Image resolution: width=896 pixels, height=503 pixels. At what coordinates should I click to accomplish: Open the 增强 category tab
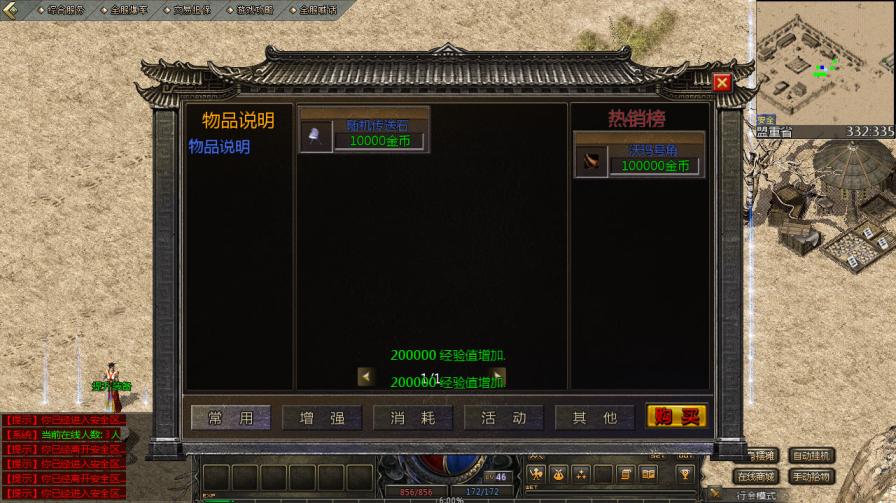322,418
